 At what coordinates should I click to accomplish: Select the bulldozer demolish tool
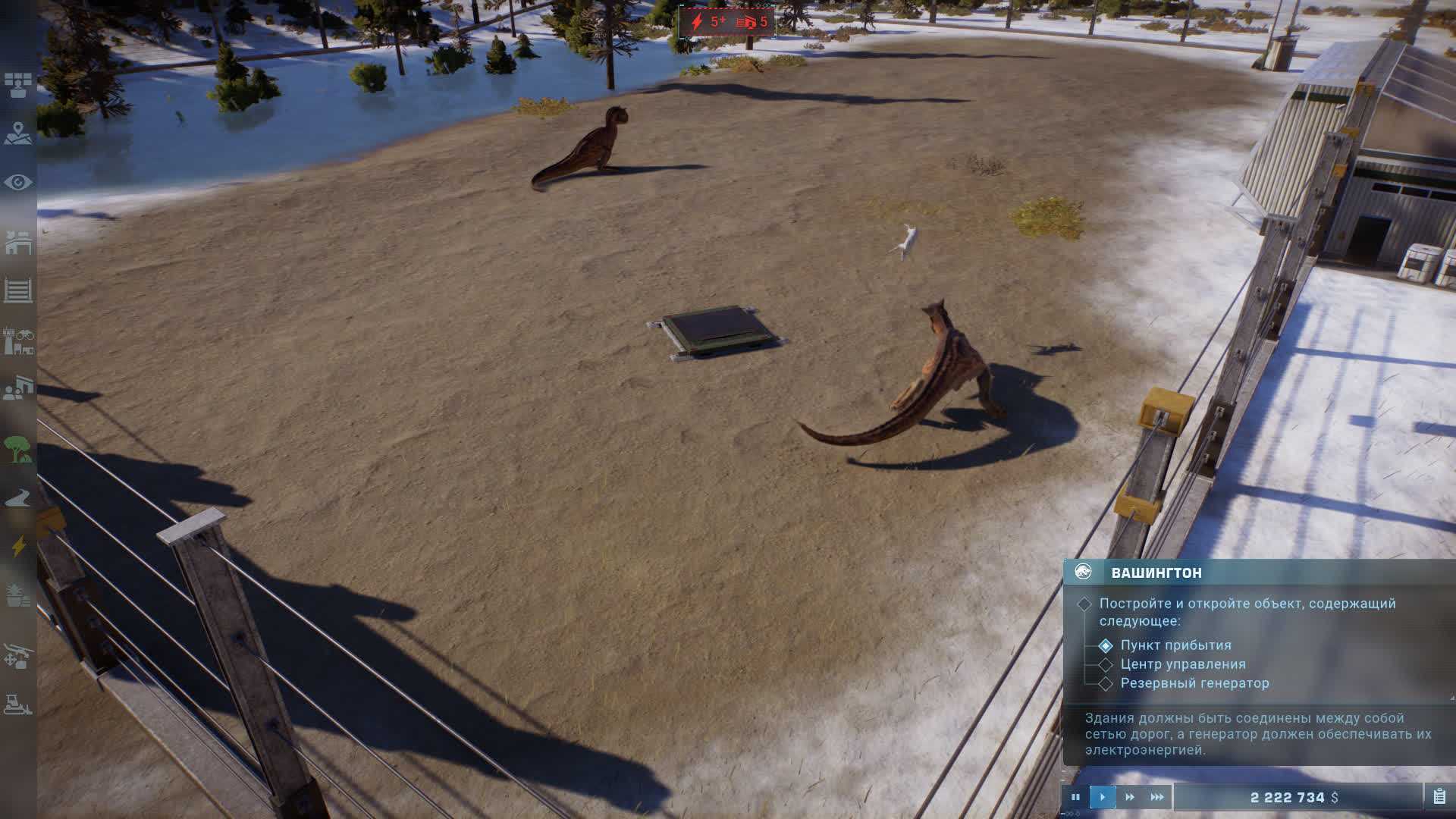click(x=18, y=704)
